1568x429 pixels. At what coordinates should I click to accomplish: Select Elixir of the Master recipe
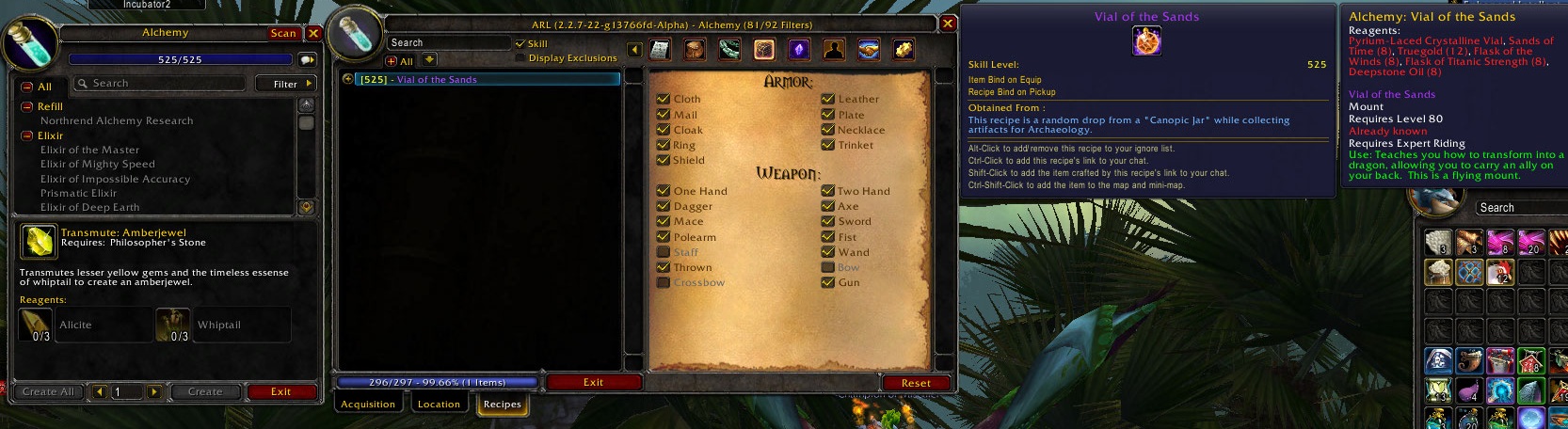(89, 150)
